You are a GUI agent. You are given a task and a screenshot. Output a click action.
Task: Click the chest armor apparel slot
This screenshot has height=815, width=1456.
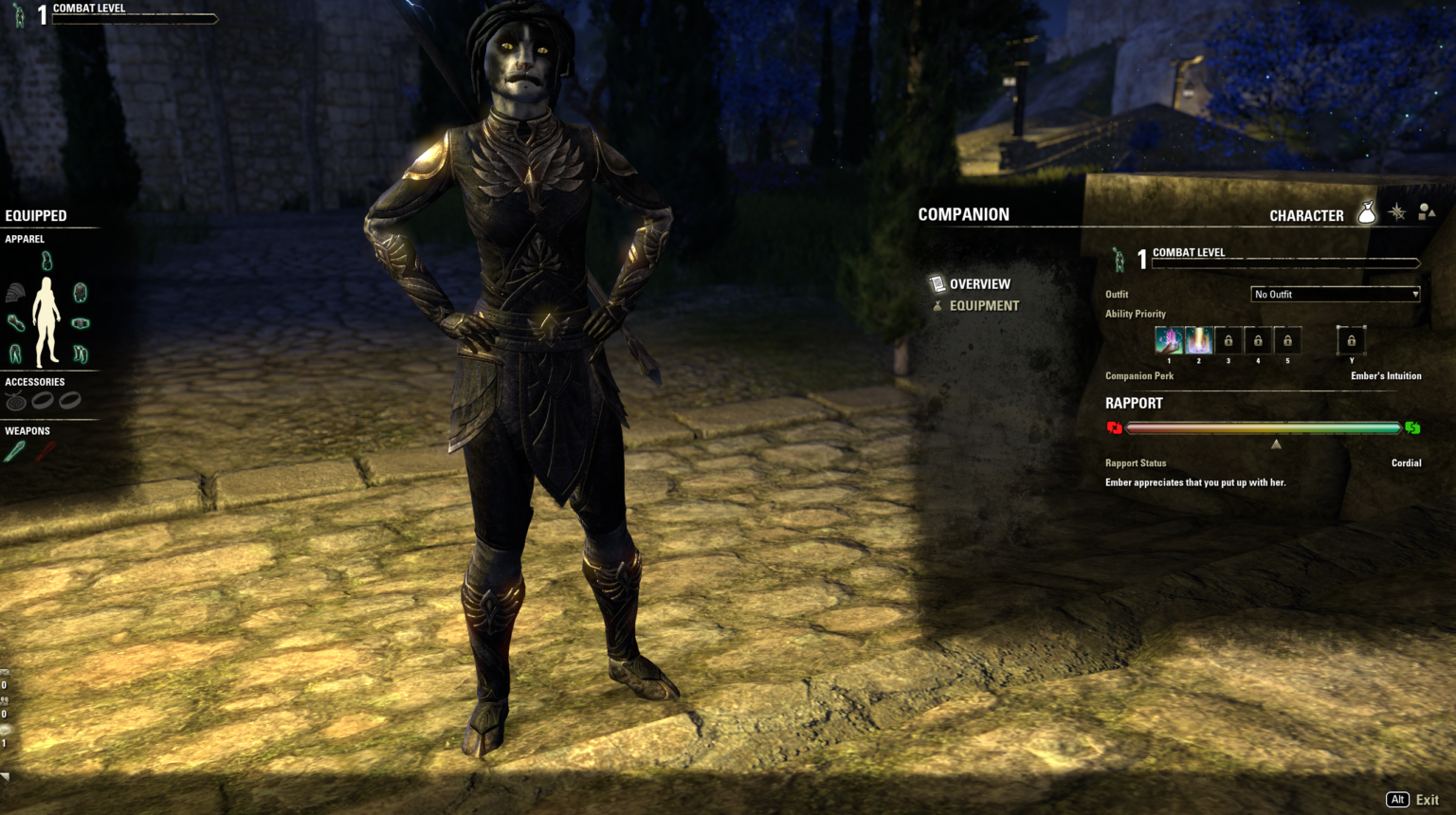pos(80,292)
